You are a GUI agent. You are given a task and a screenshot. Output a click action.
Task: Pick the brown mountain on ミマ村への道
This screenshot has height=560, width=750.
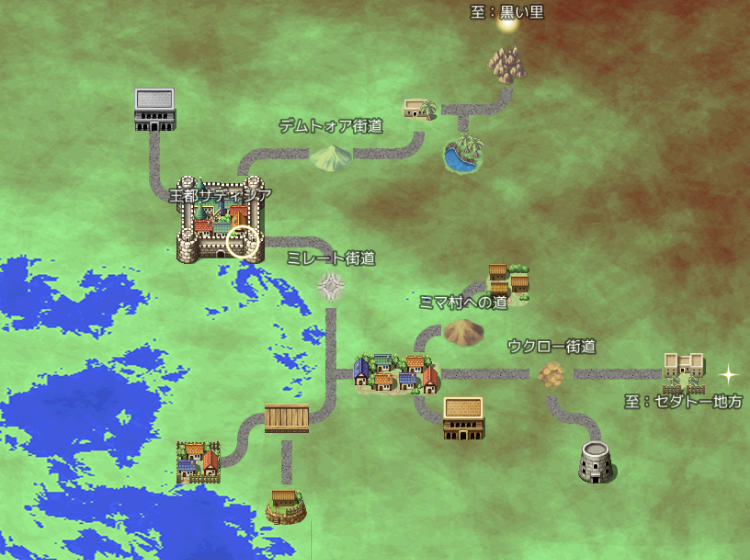coord(463,331)
